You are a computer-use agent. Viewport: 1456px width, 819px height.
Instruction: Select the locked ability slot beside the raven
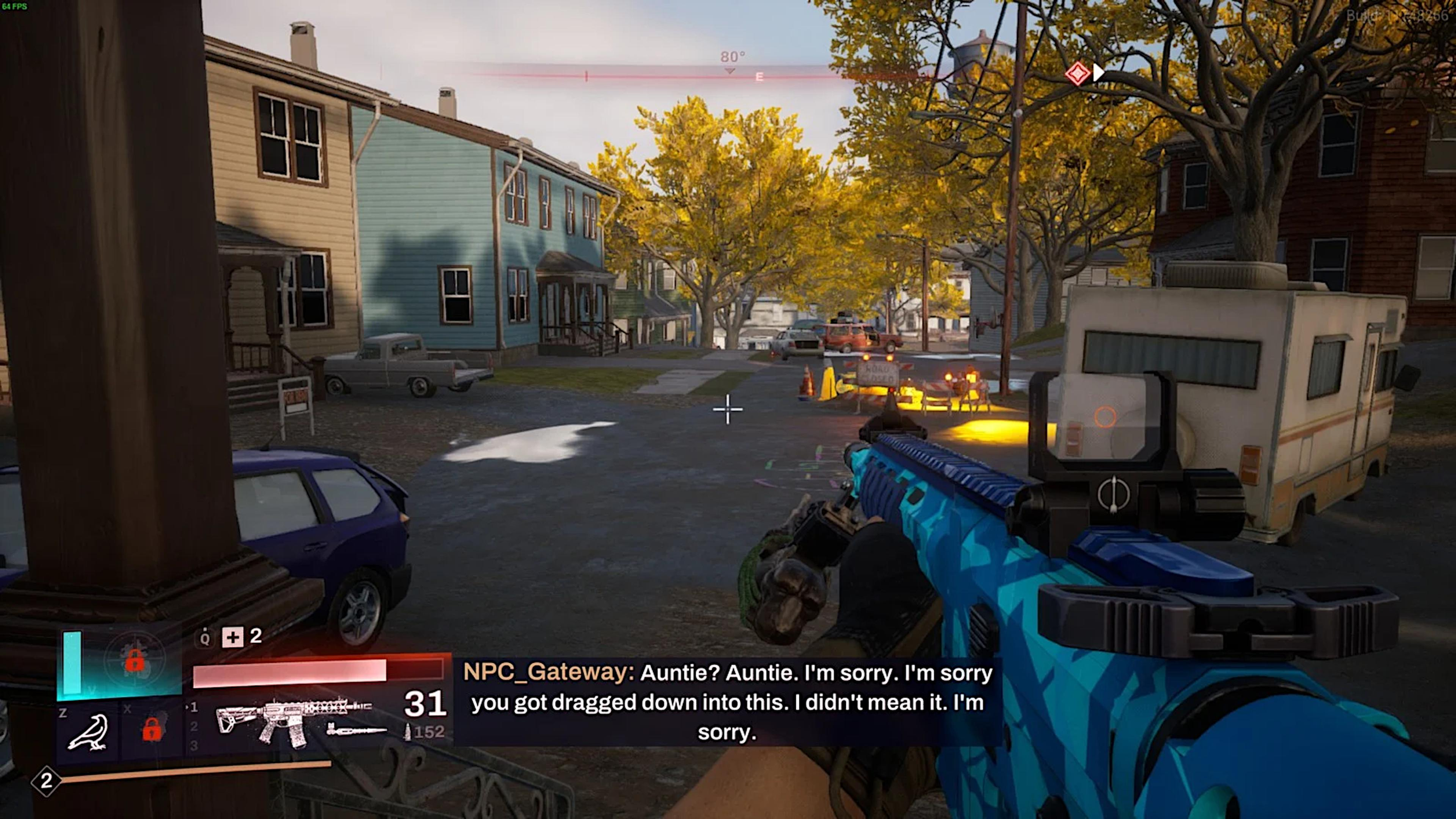point(151,730)
